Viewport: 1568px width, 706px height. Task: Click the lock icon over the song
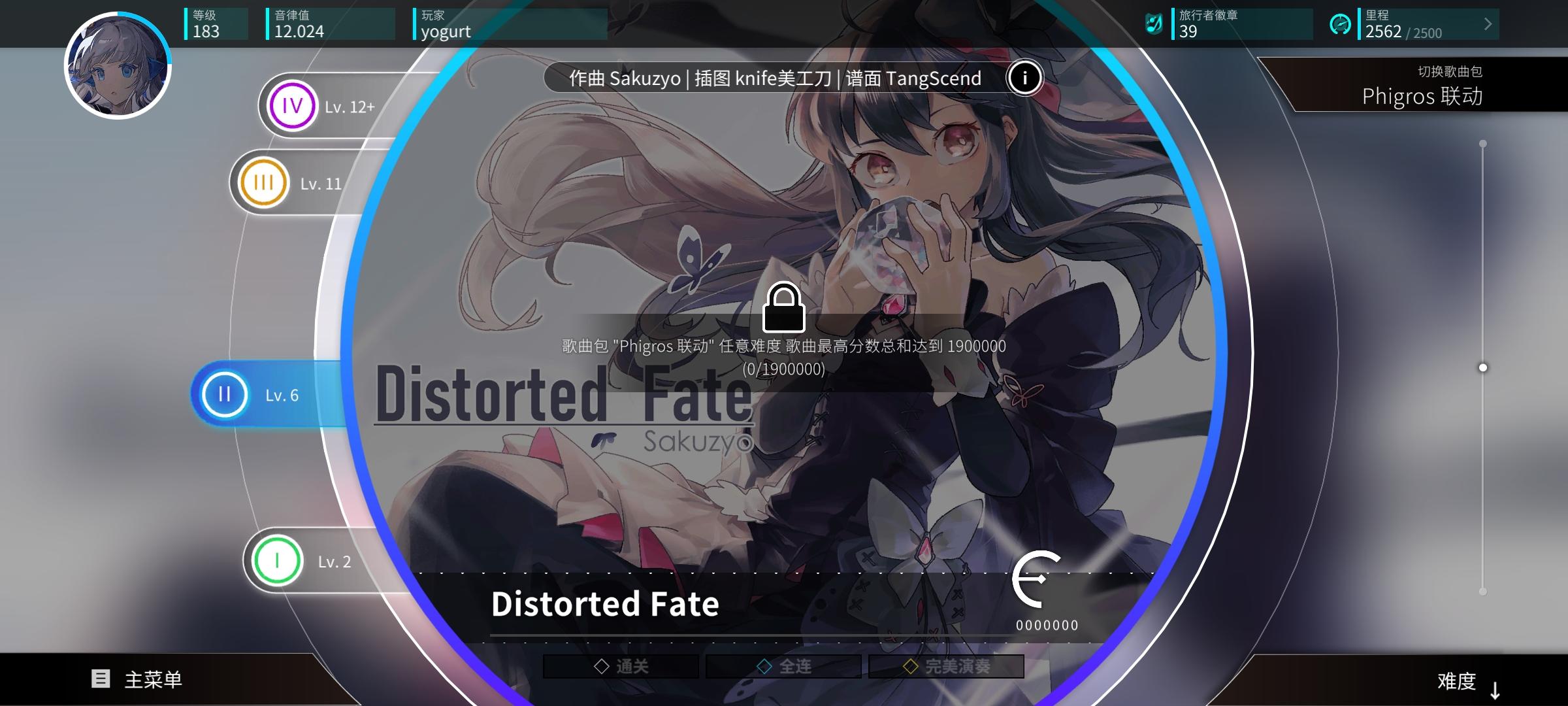(784, 309)
